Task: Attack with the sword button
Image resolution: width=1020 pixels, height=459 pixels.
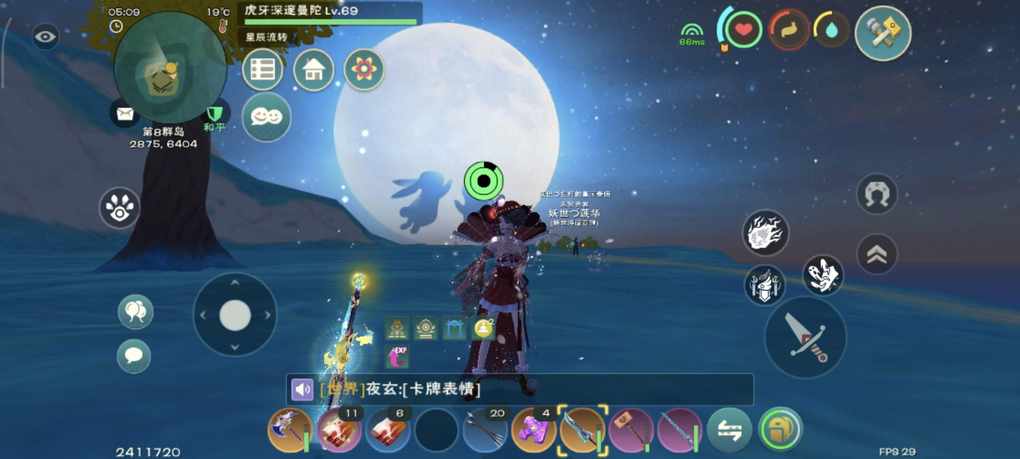Action: pos(805,337)
